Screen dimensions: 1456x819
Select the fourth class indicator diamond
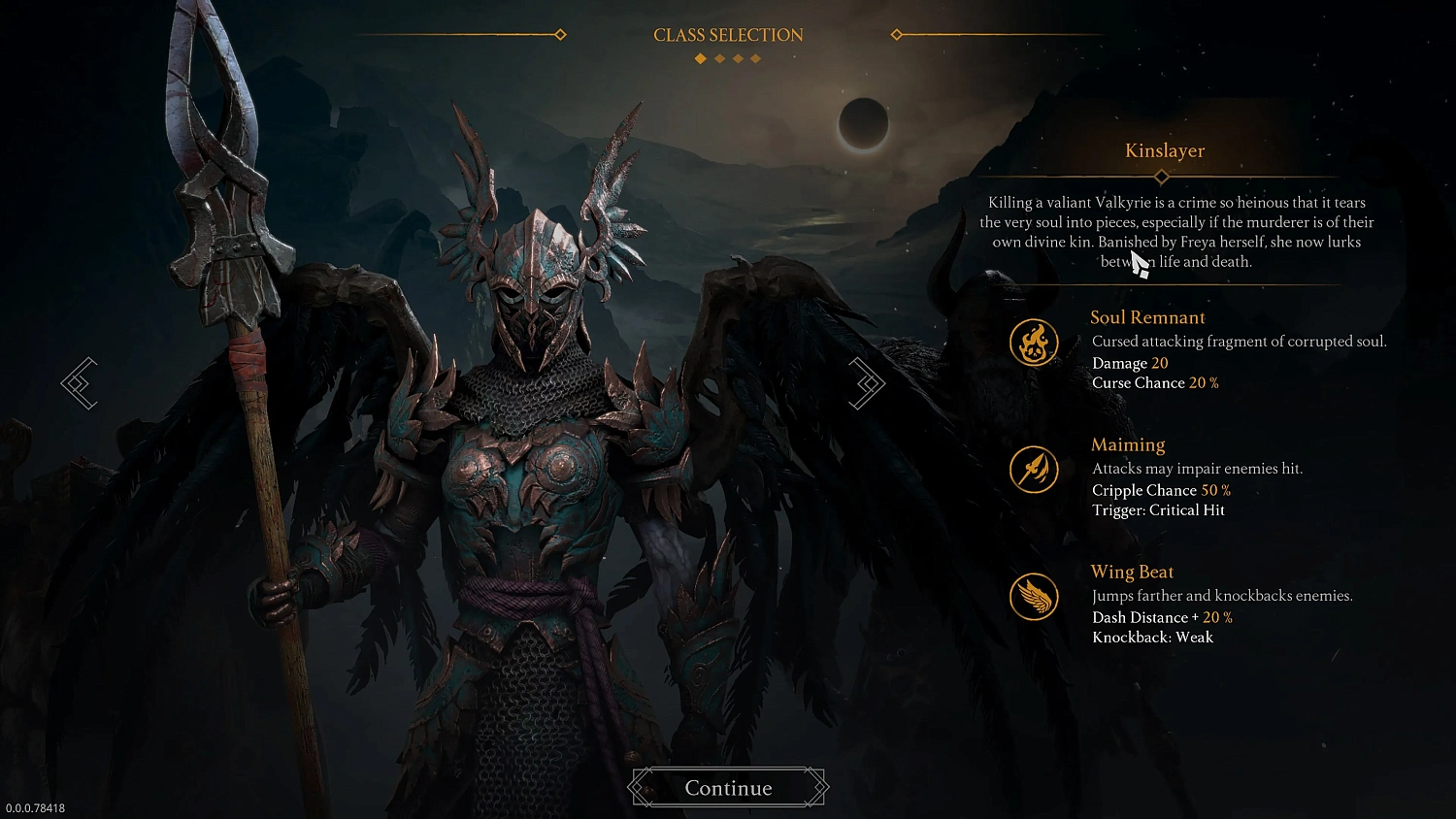point(755,58)
